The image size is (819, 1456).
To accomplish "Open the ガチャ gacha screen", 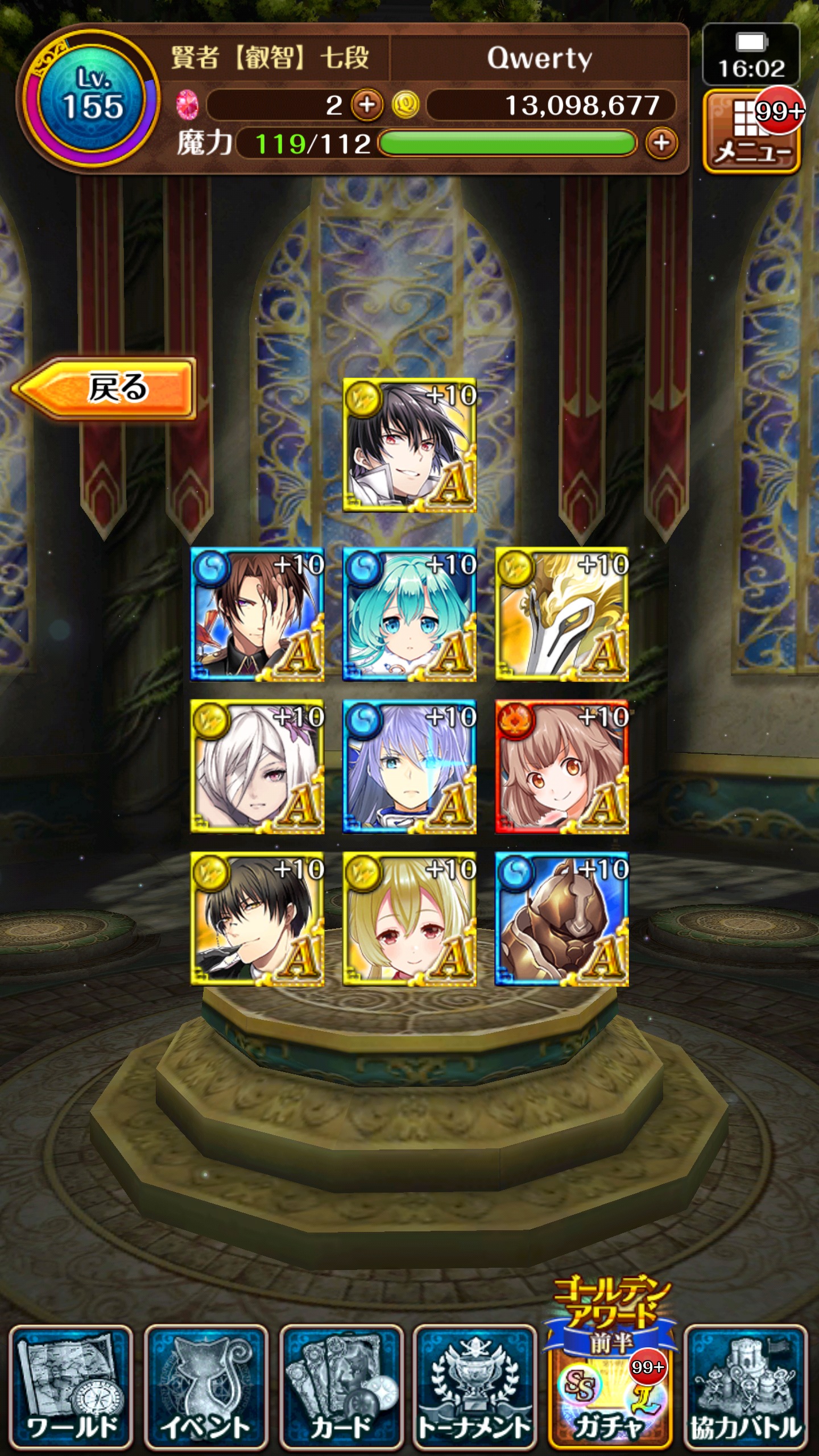I will 610,1388.
